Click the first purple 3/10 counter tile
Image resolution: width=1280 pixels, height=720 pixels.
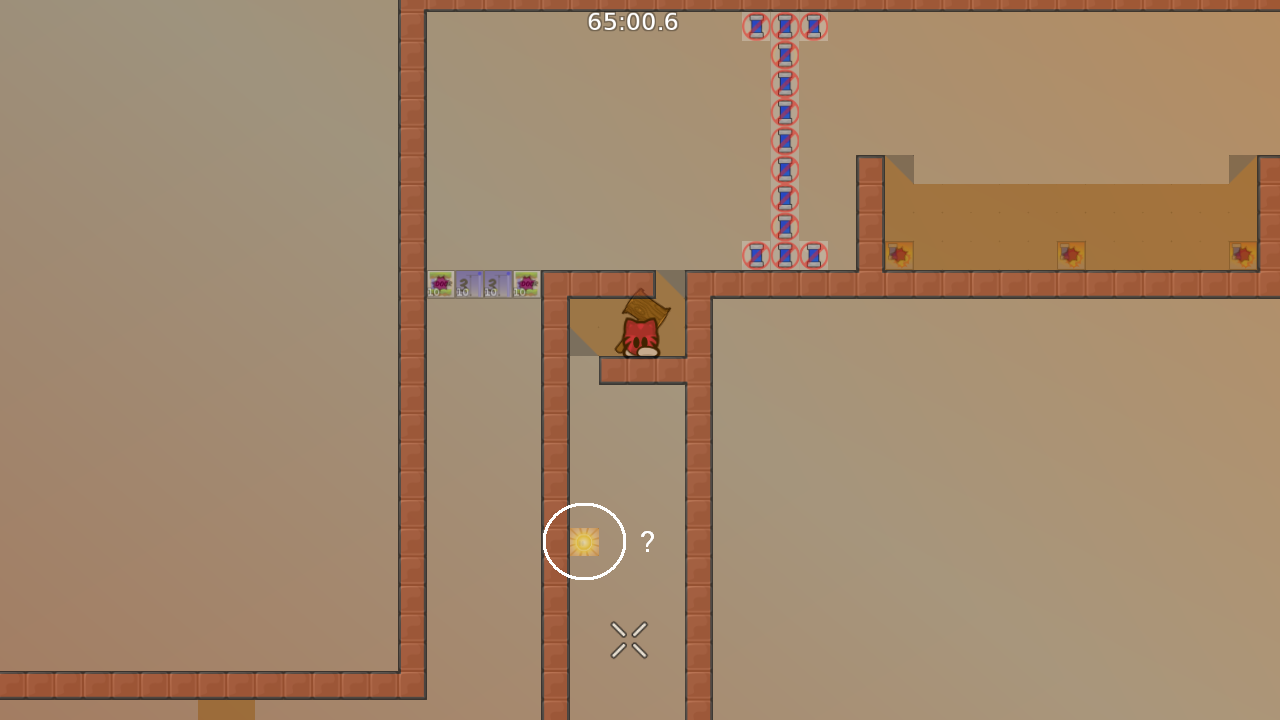tap(469, 284)
